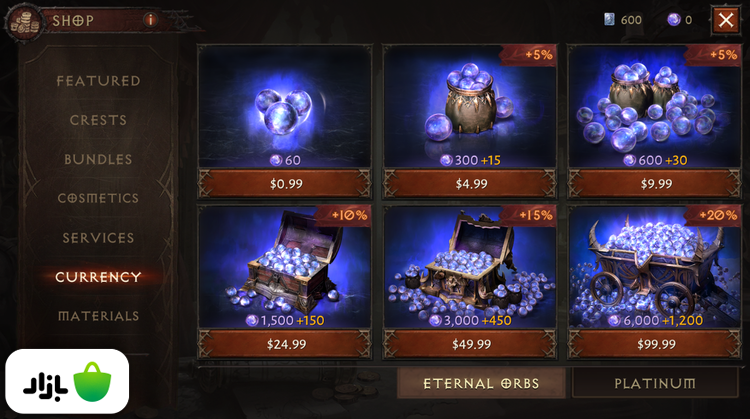Close the shop window
The width and height of the screenshot is (750, 419).
(725, 19)
